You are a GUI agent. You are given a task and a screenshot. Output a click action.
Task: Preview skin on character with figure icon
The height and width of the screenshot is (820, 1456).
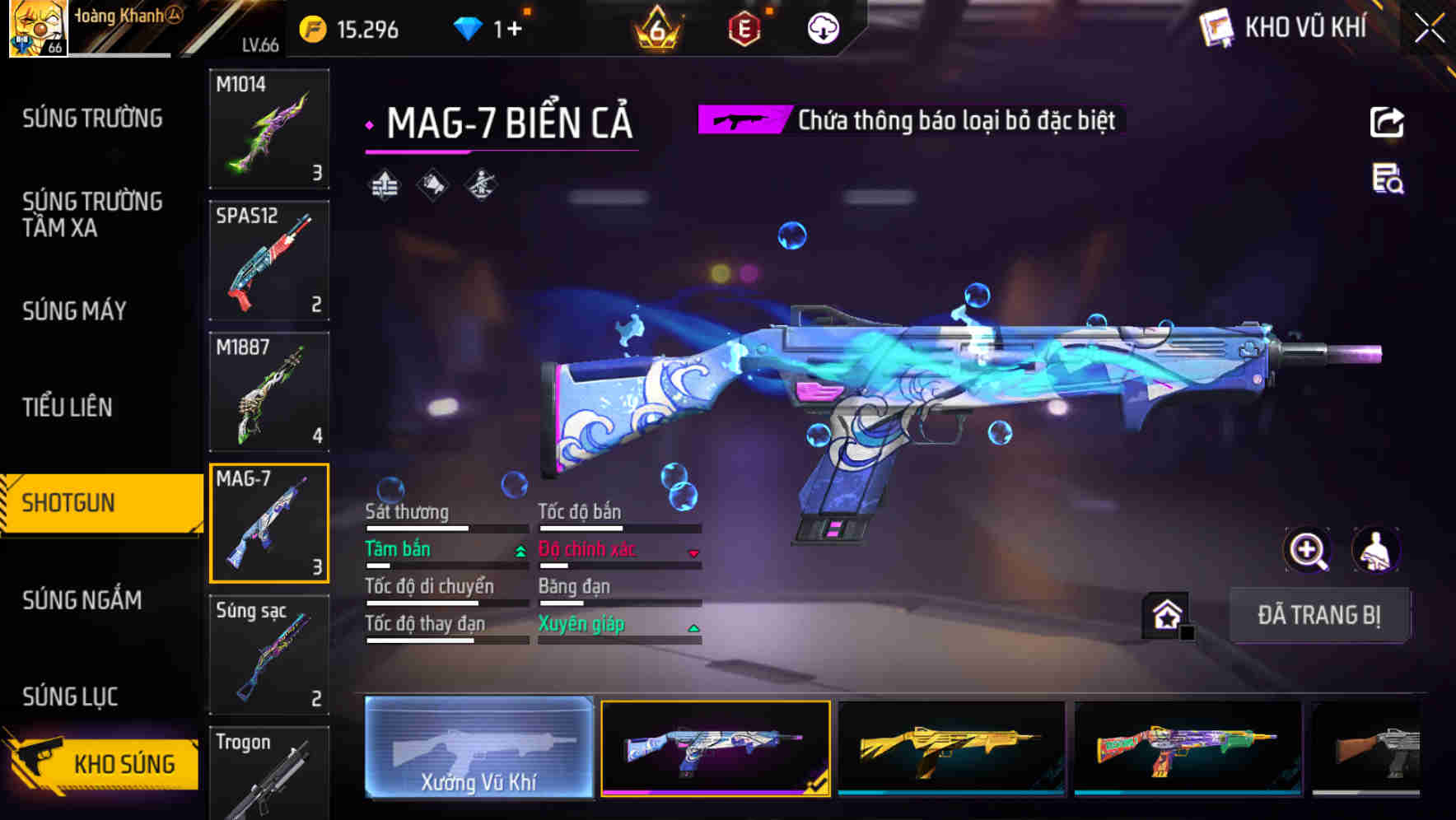[1375, 550]
